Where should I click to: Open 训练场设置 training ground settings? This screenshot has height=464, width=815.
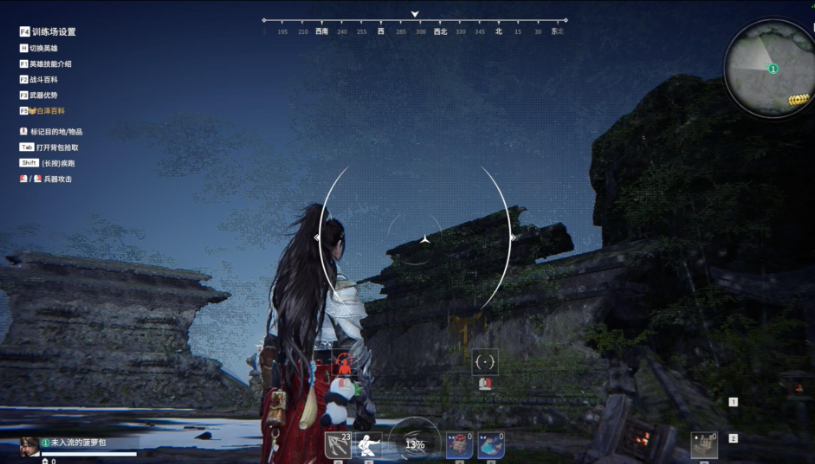pyautogui.click(x=52, y=32)
